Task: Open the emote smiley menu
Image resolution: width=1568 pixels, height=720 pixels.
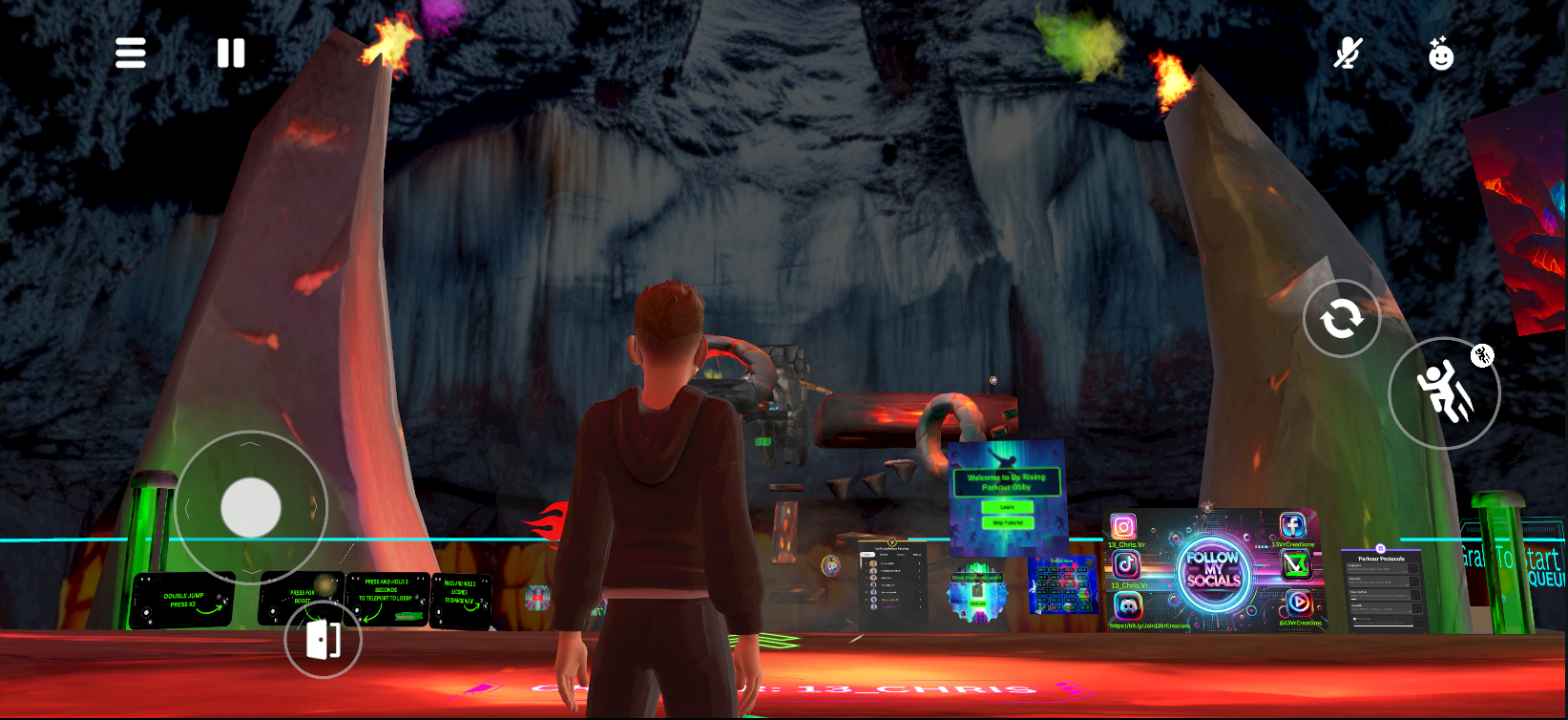Action: point(1440,54)
